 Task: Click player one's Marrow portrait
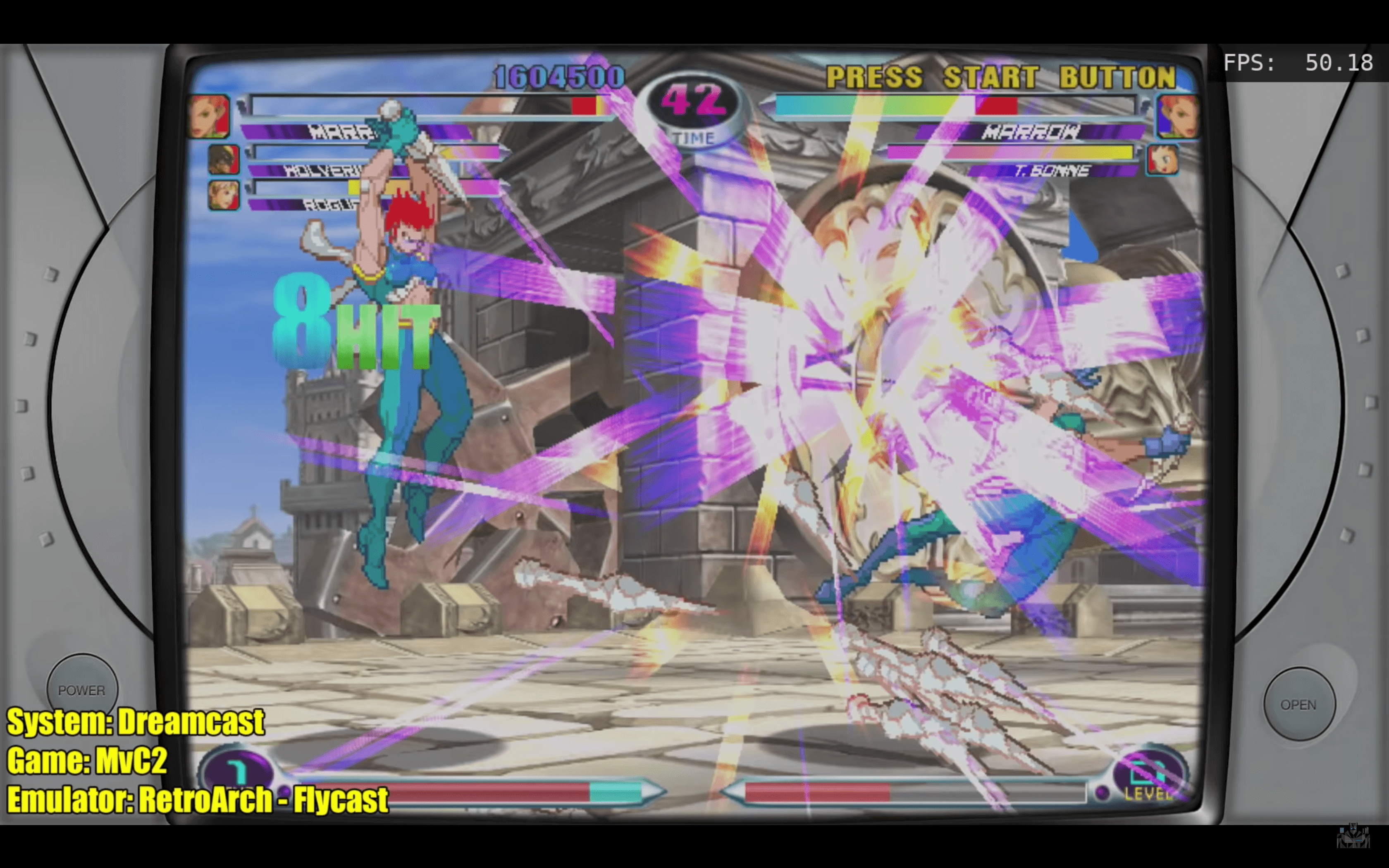point(210,117)
